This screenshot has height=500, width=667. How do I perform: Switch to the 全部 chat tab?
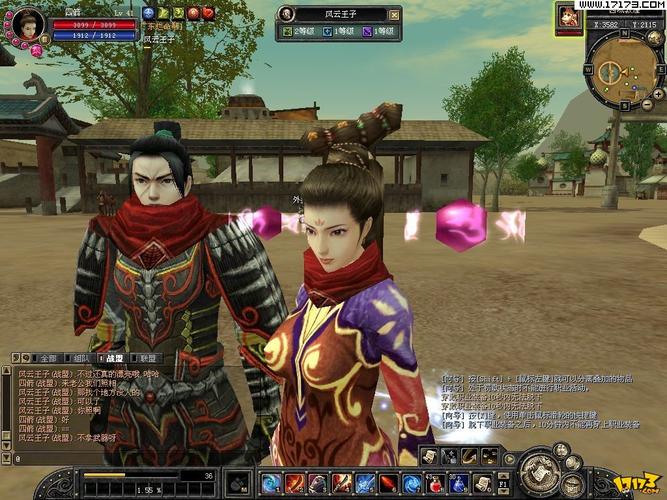[48, 358]
